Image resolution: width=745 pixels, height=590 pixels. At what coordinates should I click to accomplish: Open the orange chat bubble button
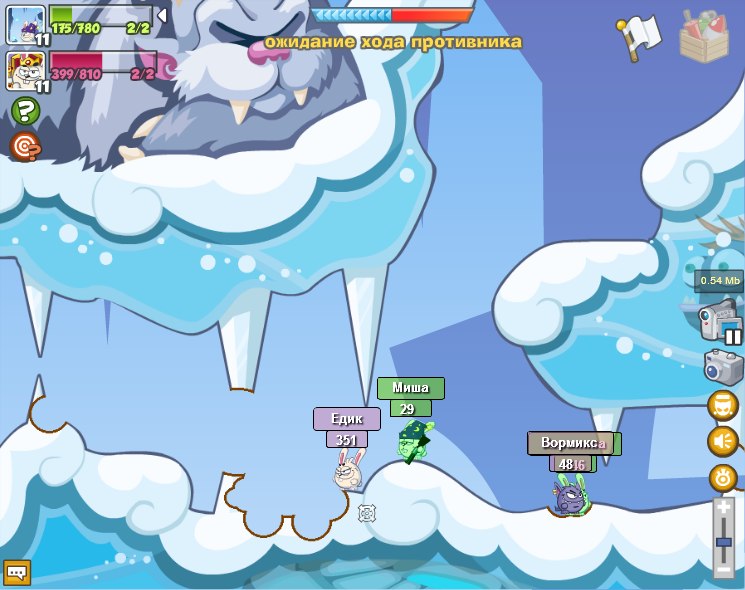tap(17, 572)
